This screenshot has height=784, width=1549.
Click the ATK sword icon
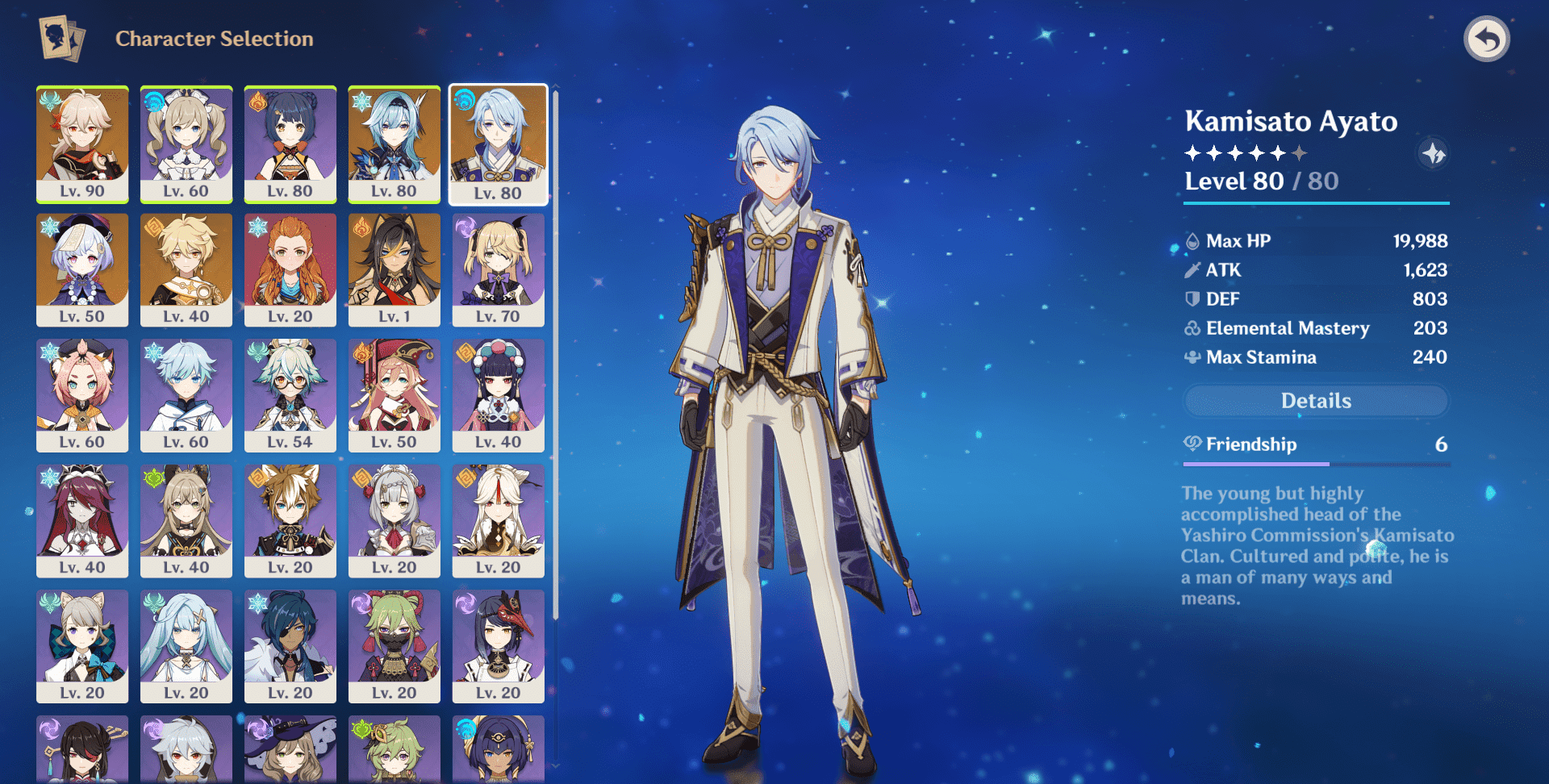(x=1191, y=269)
